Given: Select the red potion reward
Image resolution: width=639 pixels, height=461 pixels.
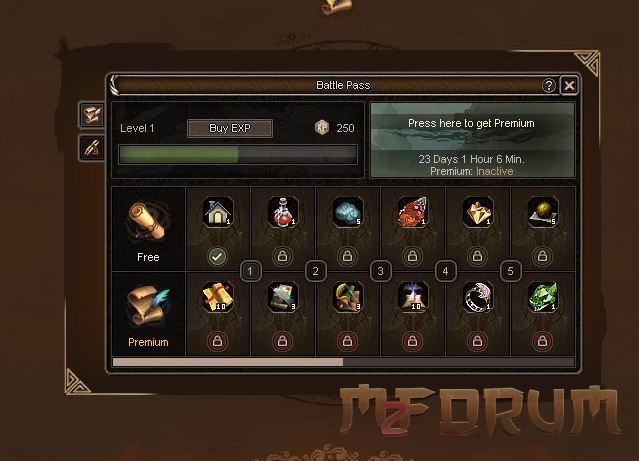Looking at the screenshot, I should pyautogui.click(x=282, y=213).
